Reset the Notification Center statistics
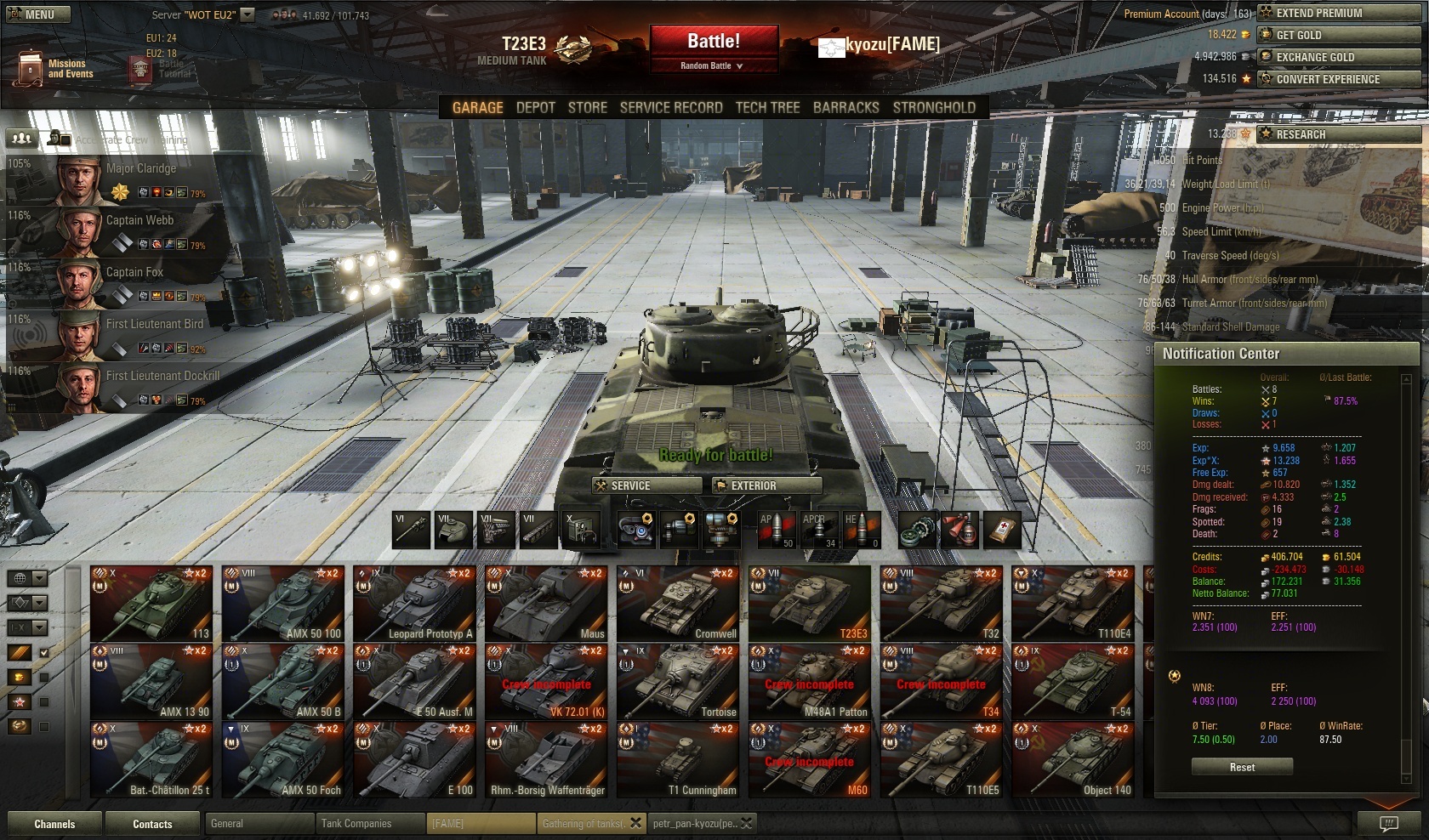 pos(1242,767)
